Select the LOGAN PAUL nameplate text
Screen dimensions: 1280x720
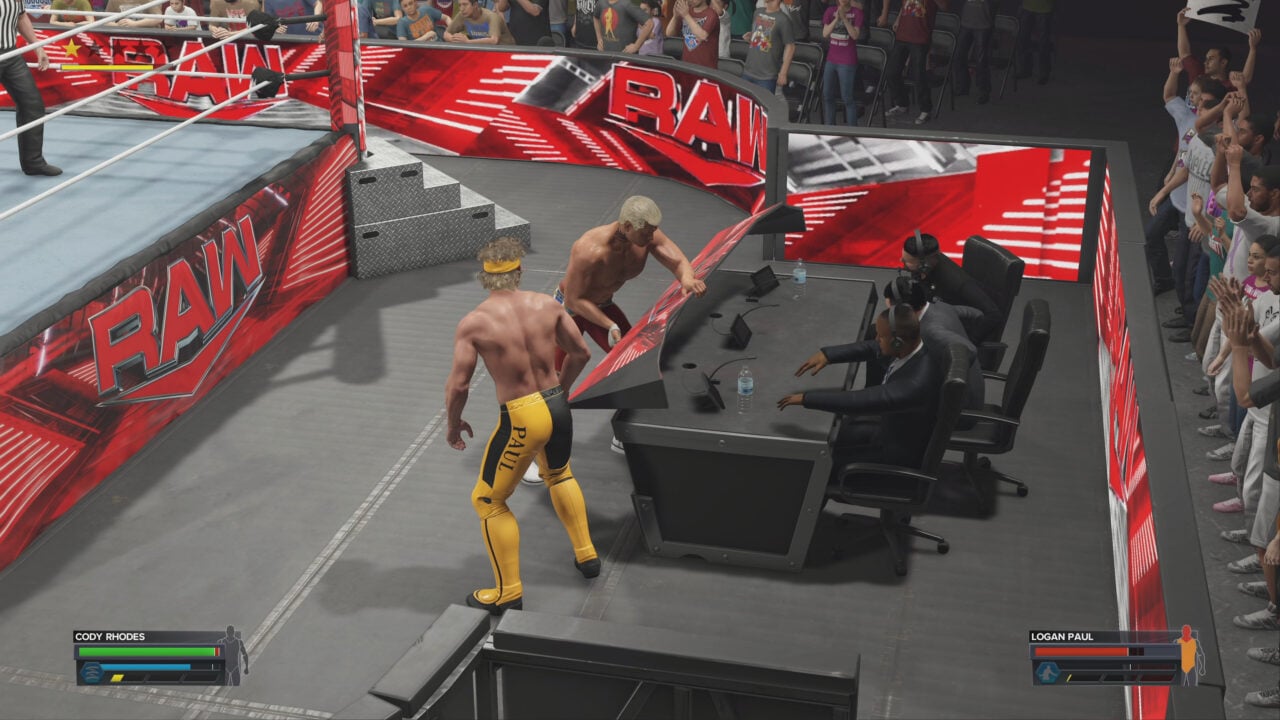pos(1061,636)
